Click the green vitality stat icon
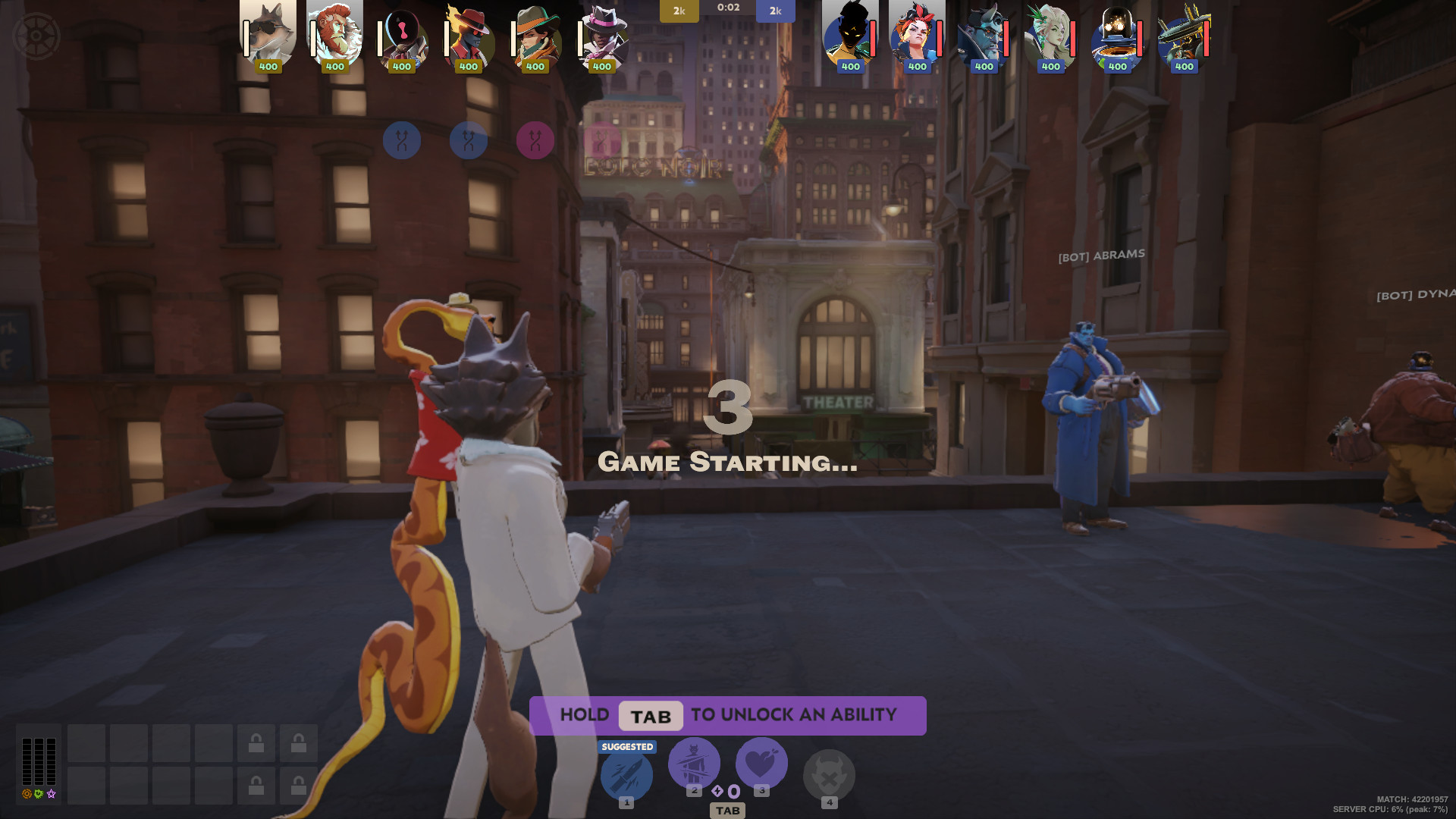The width and height of the screenshot is (1456, 819). [x=37, y=795]
